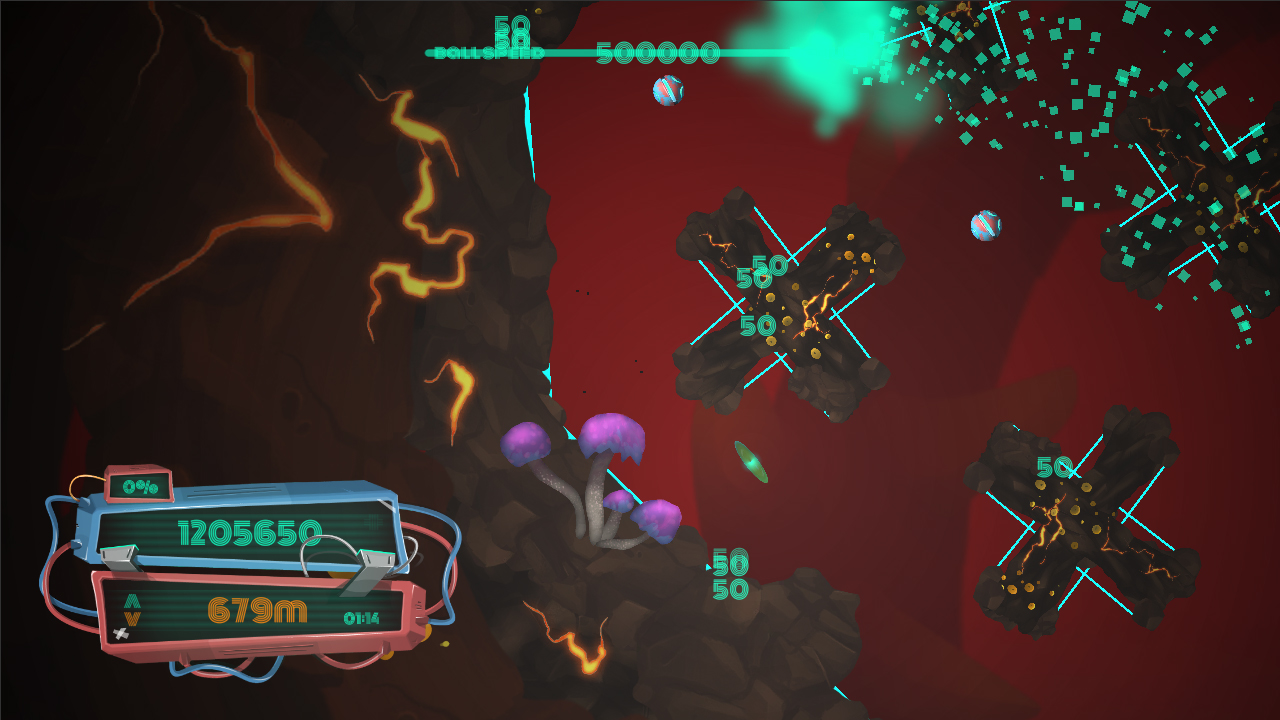Click the BALLSPEED label

[x=487, y=52]
